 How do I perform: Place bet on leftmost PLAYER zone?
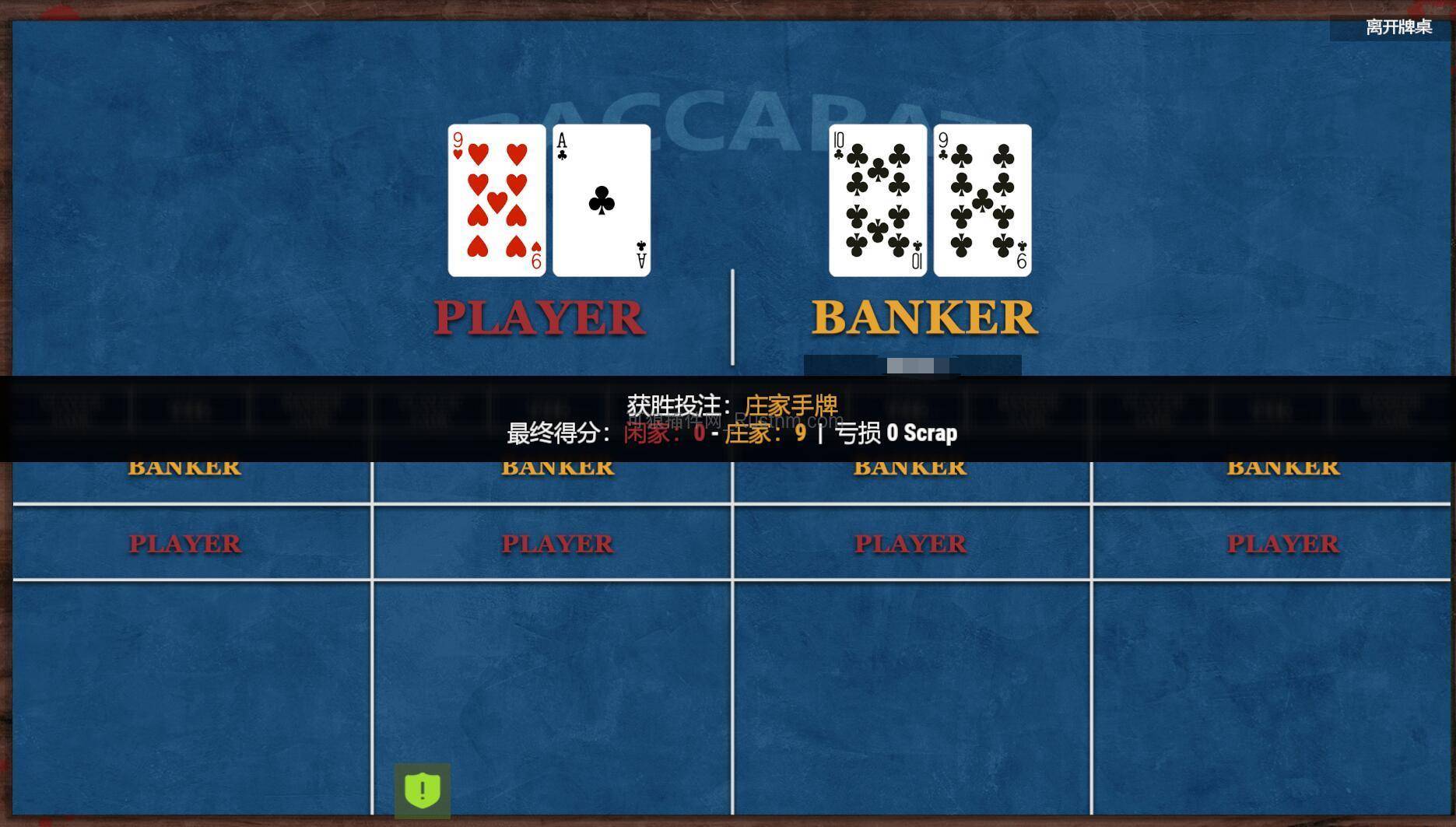184,543
